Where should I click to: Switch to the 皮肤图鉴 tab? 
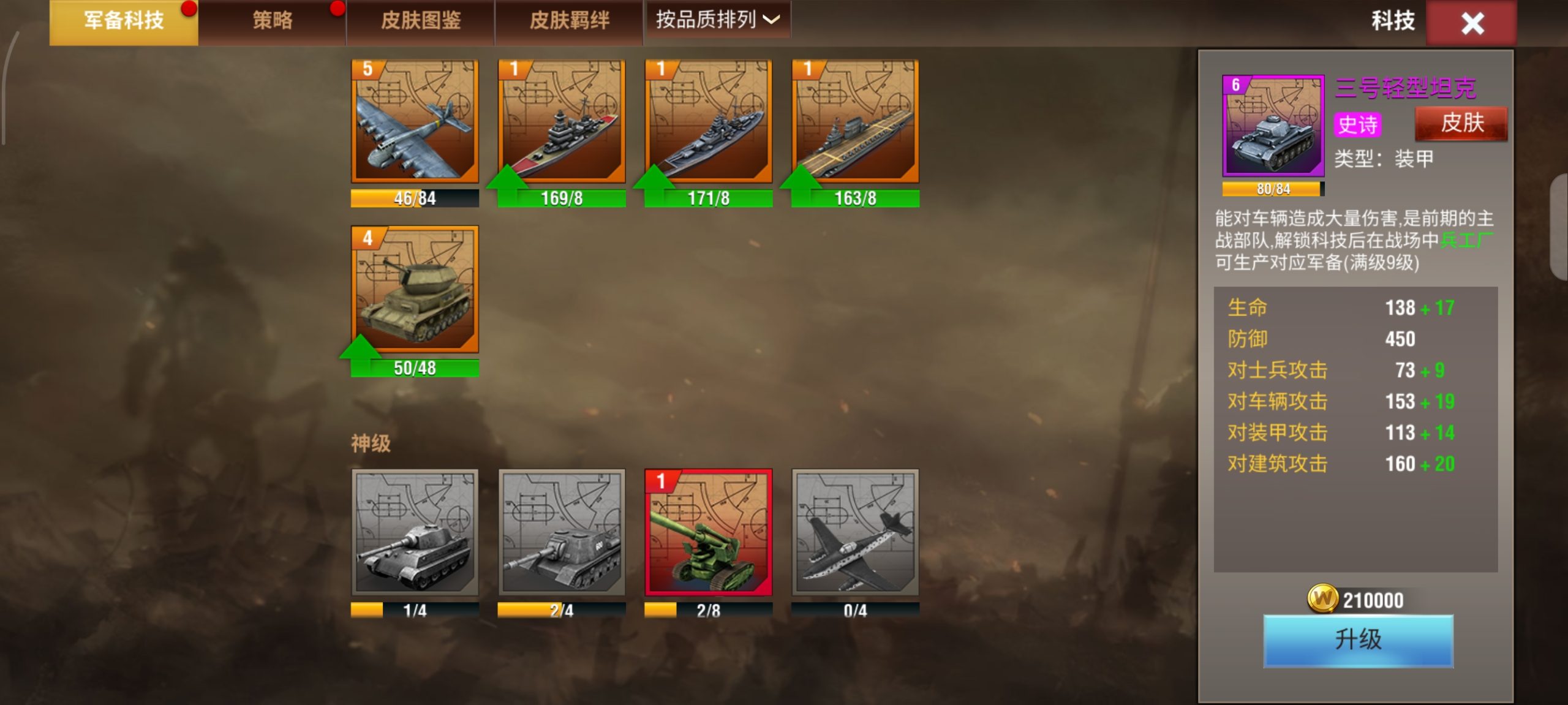(x=421, y=21)
